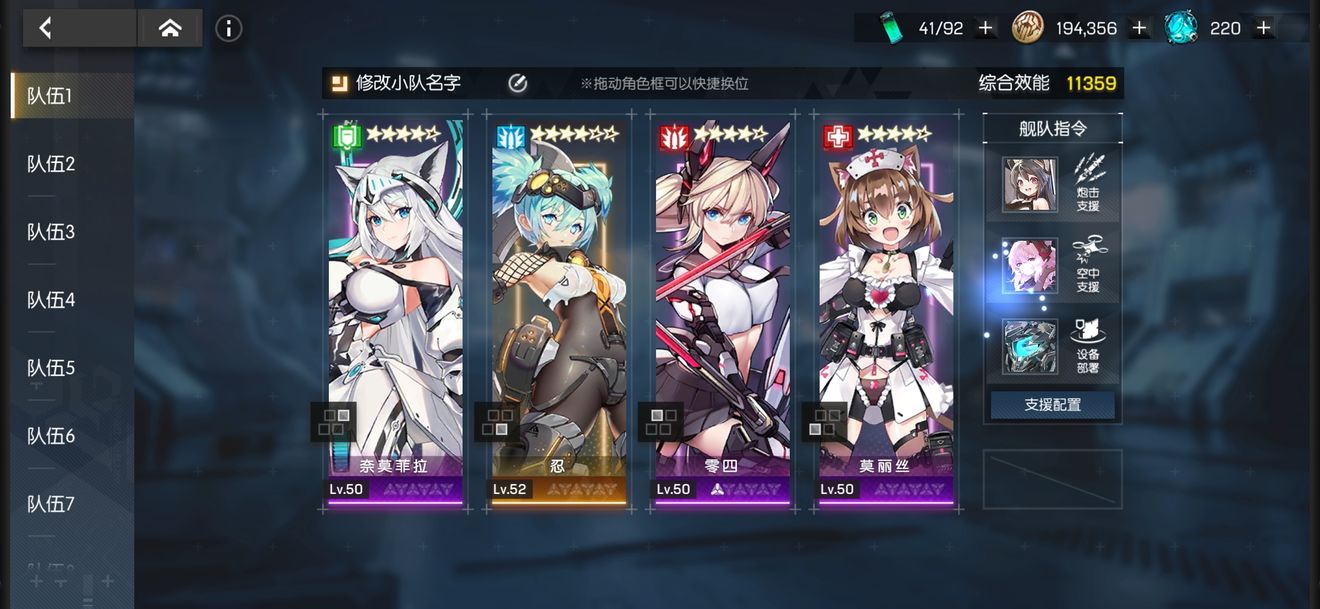Screen dimensions: 1320x609
Task: Select the 零四 character card
Action: point(723,300)
